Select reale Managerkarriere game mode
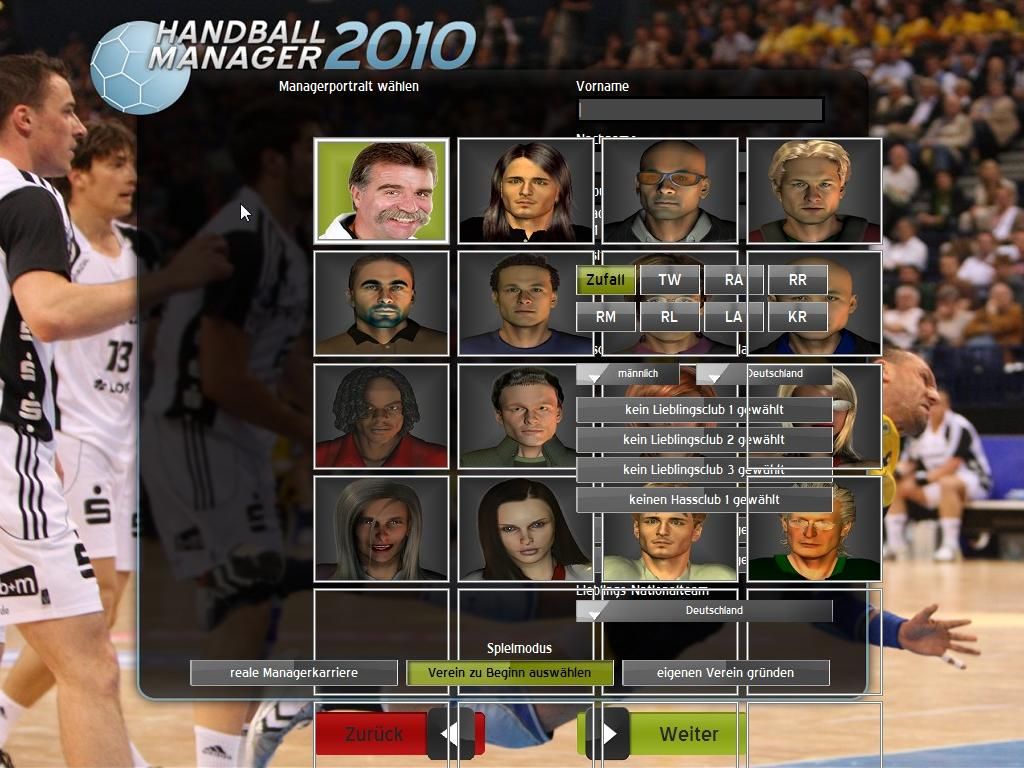Image resolution: width=1024 pixels, height=768 pixels. point(294,673)
